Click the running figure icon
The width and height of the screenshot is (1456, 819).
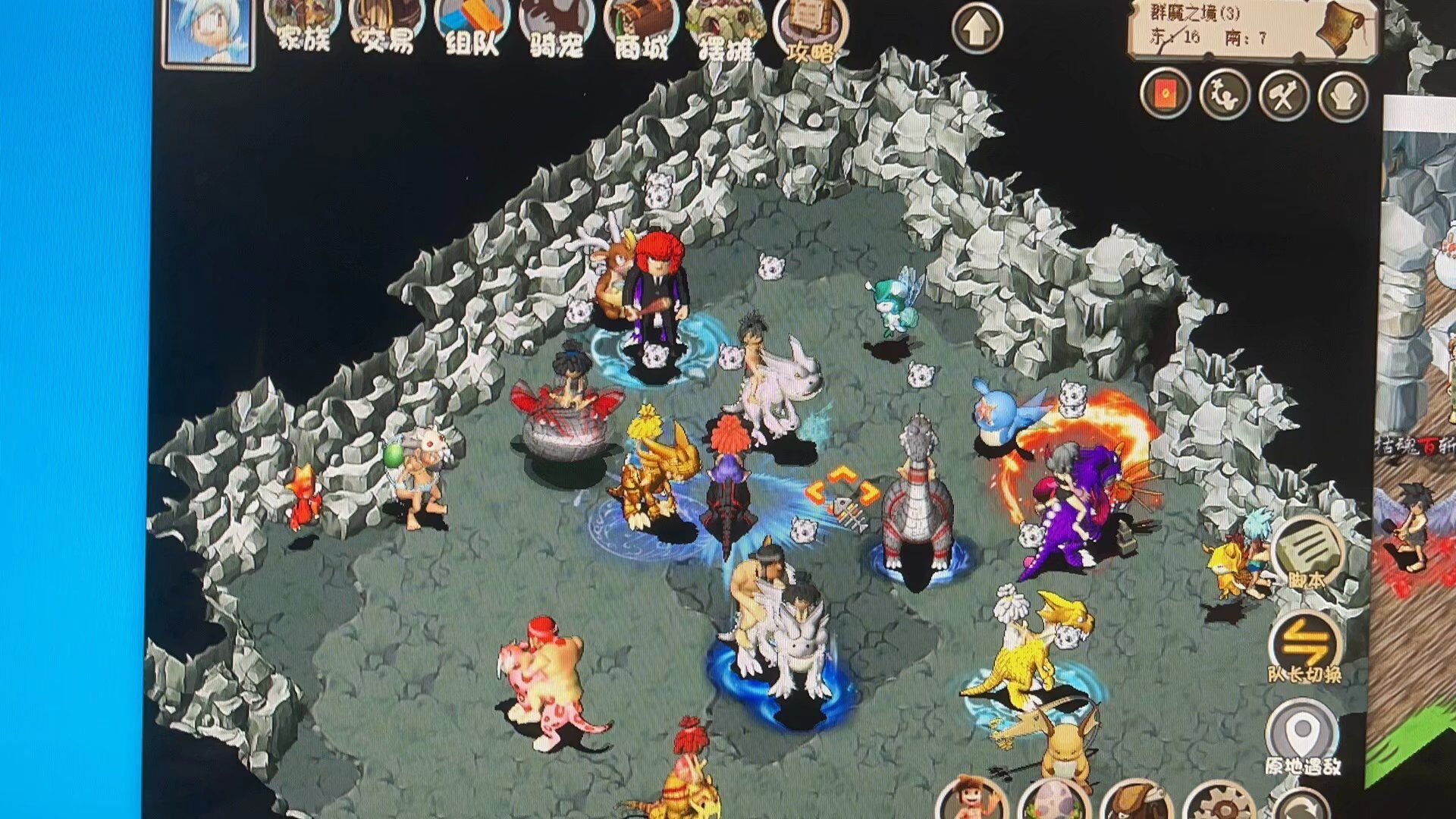click(1224, 94)
